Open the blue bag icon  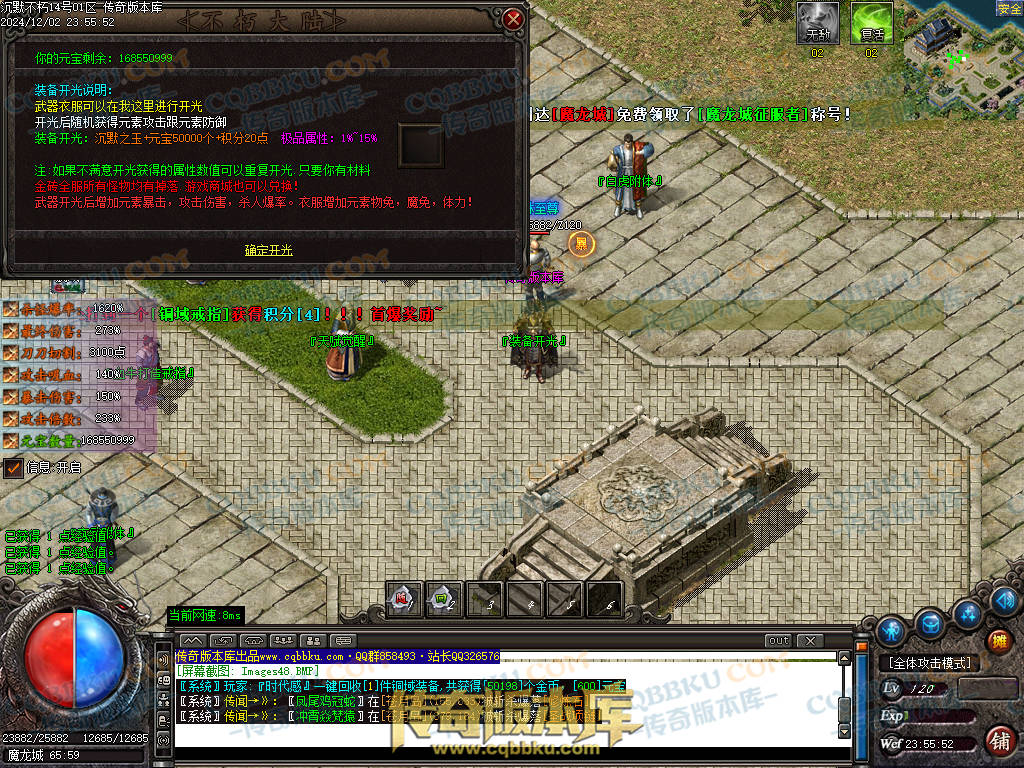point(931,623)
